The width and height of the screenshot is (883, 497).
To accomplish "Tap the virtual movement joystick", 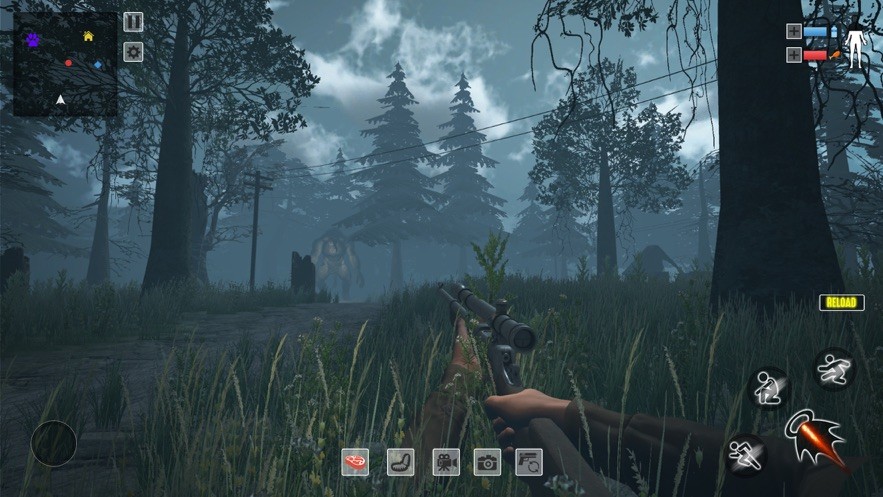I will [x=54, y=443].
